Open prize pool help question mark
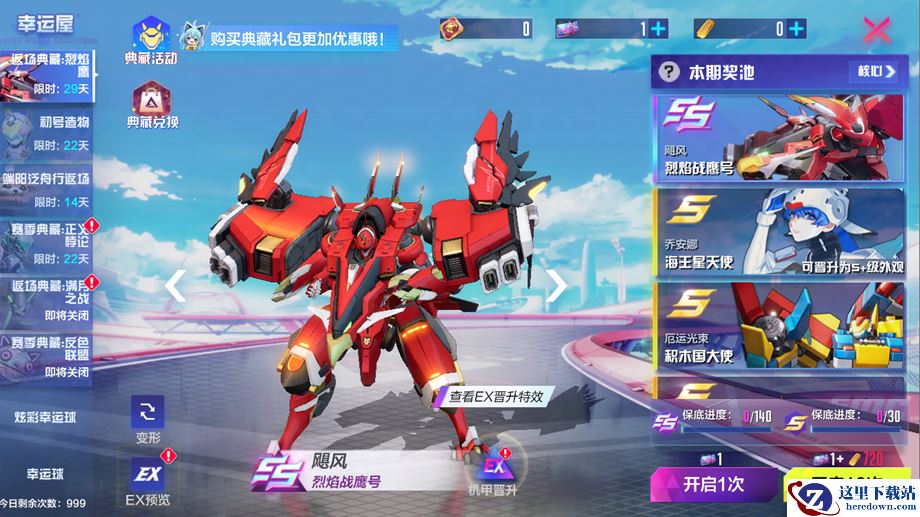The height and width of the screenshot is (517, 920). pyautogui.click(x=668, y=72)
